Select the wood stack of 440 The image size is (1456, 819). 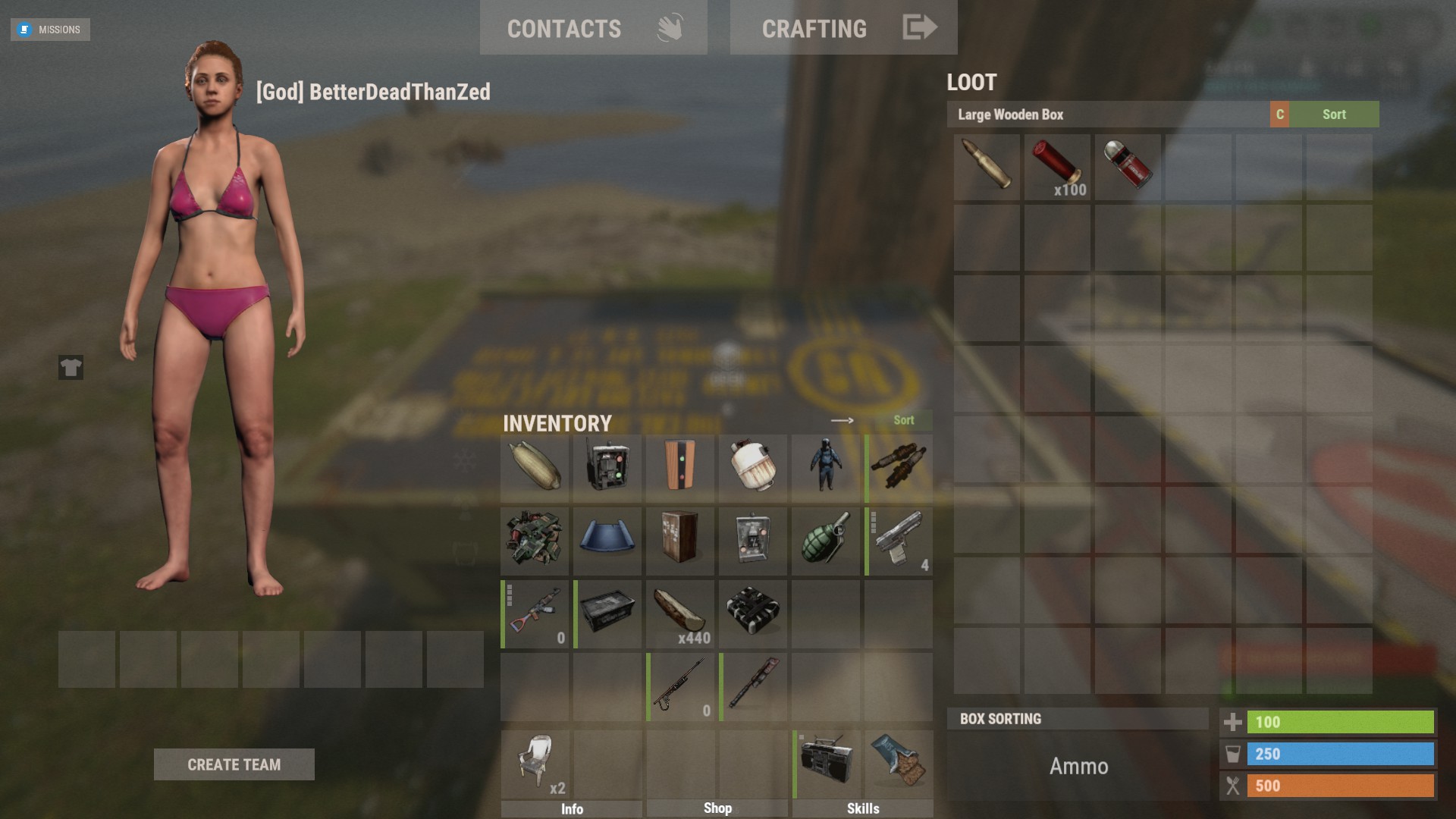coord(680,613)
